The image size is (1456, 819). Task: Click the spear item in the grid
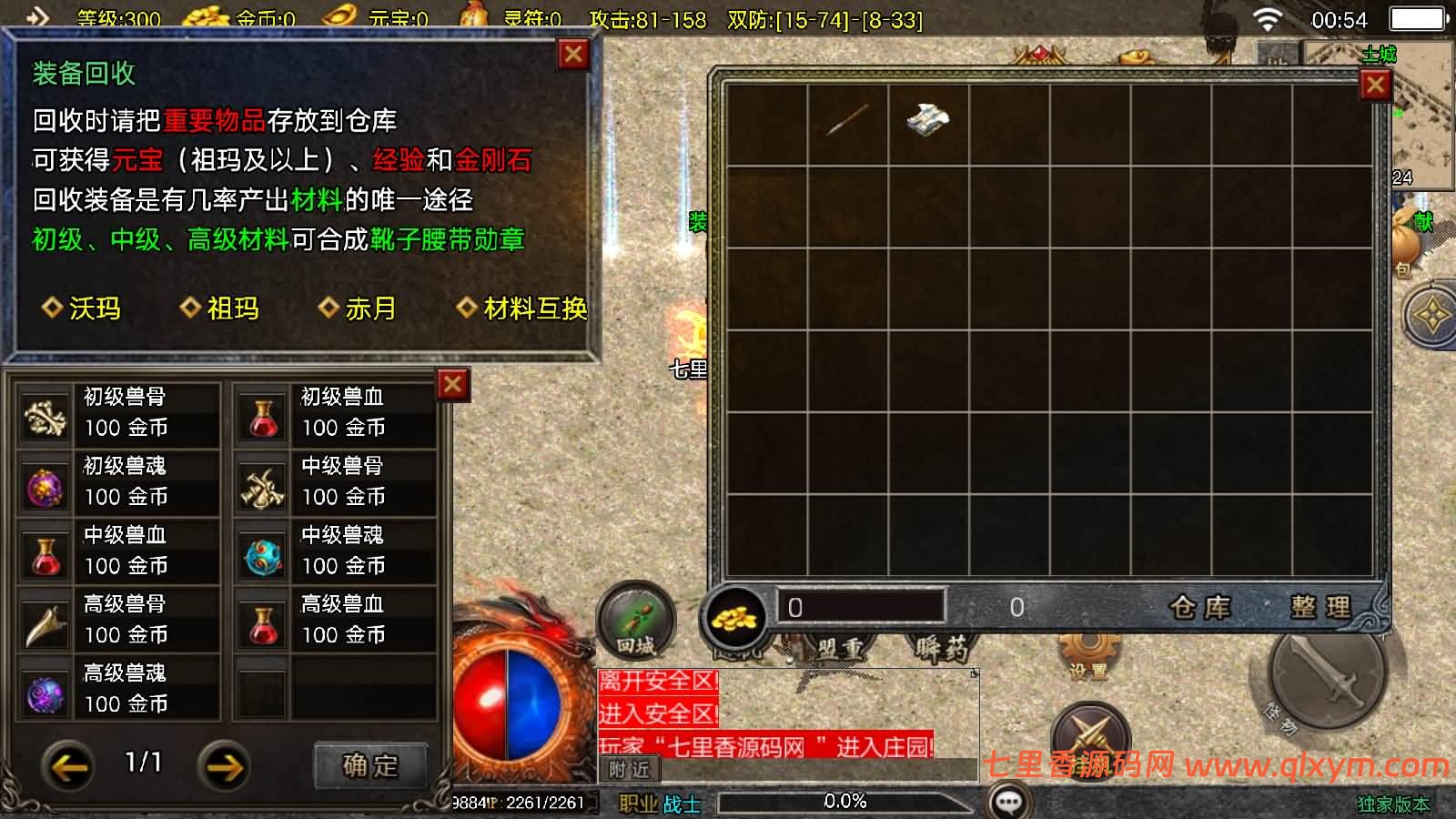[846, 118]
